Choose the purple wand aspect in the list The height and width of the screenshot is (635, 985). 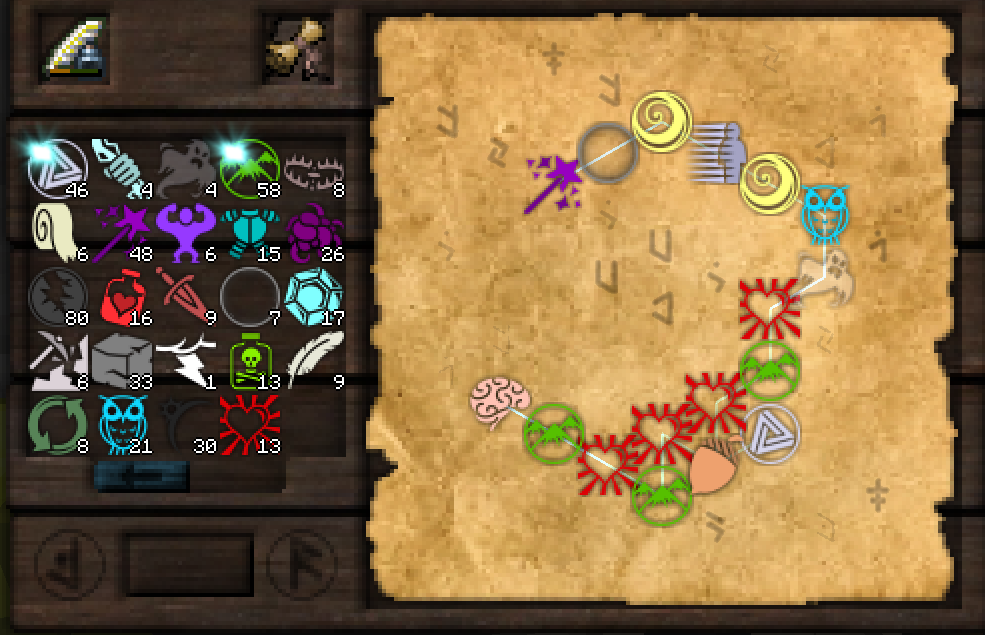122,233
